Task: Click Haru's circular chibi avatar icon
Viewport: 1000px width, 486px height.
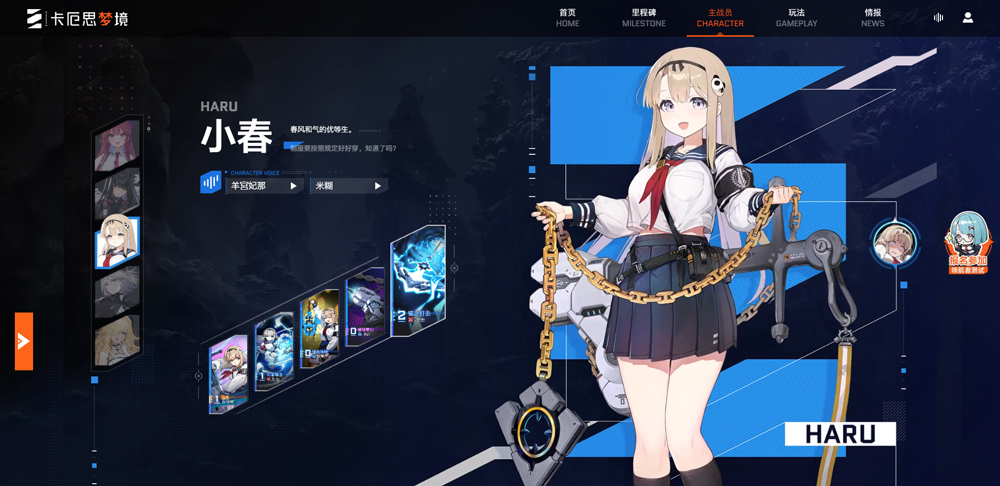Action: click(x=895, y=243)
